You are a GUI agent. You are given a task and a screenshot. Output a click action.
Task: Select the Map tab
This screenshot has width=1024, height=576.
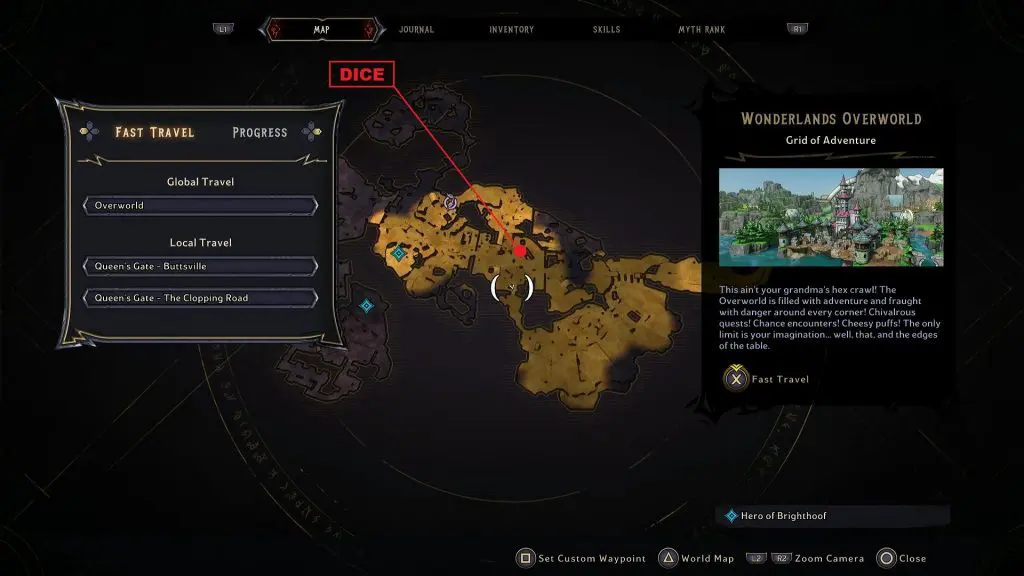coord(321,30)
